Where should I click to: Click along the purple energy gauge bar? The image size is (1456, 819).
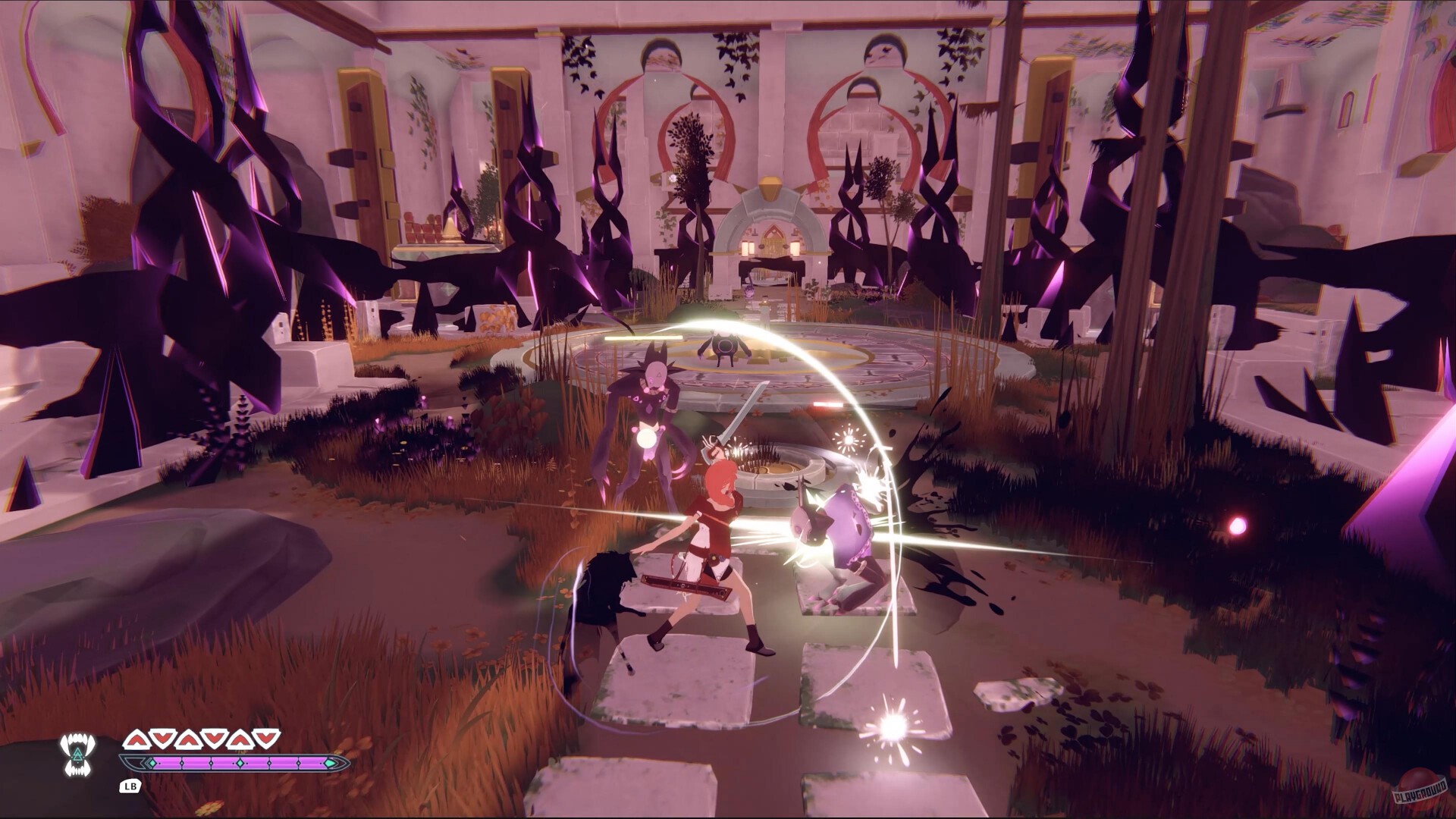201,763
